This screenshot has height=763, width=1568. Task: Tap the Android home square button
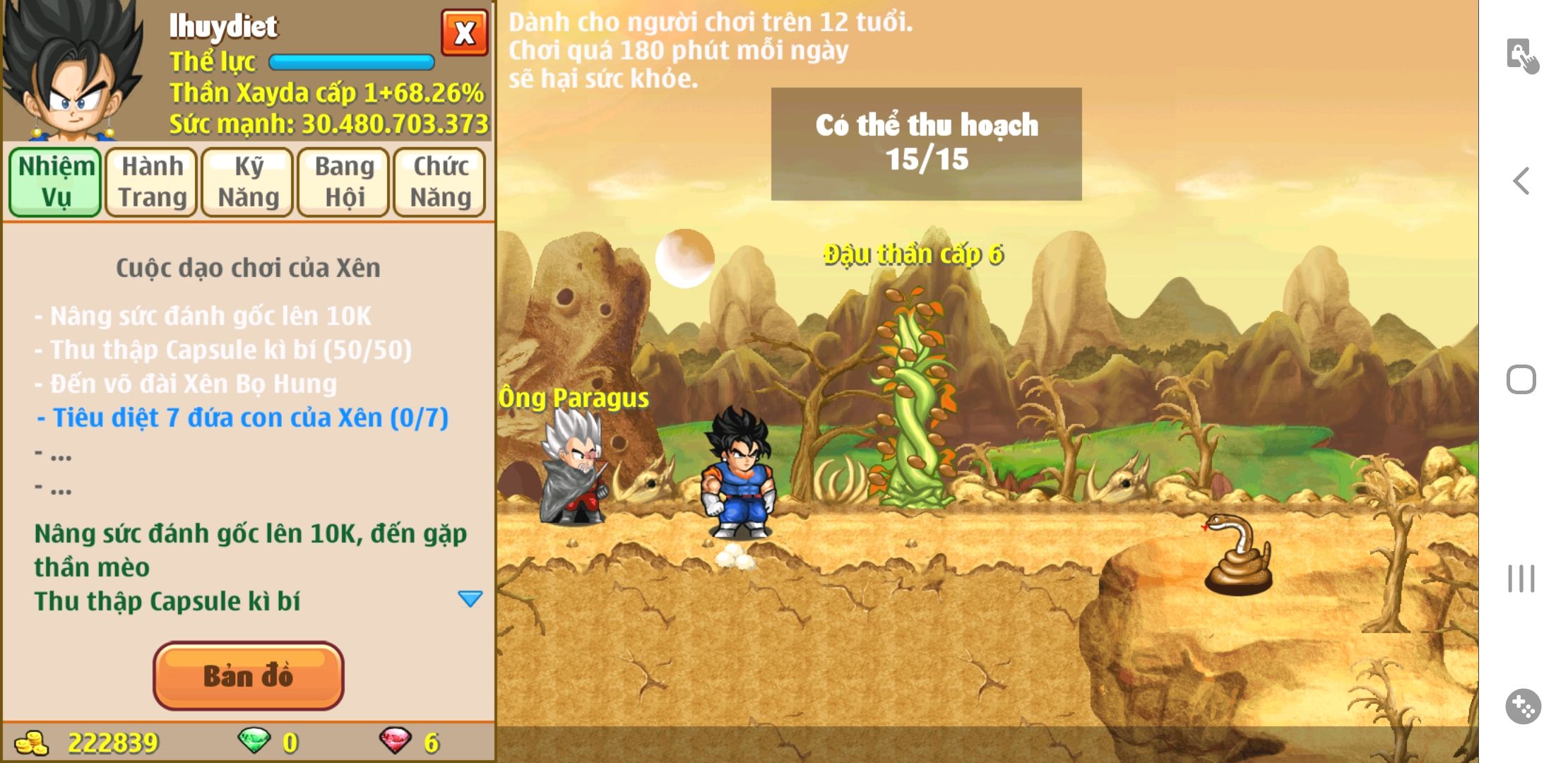coord(1521,379)
